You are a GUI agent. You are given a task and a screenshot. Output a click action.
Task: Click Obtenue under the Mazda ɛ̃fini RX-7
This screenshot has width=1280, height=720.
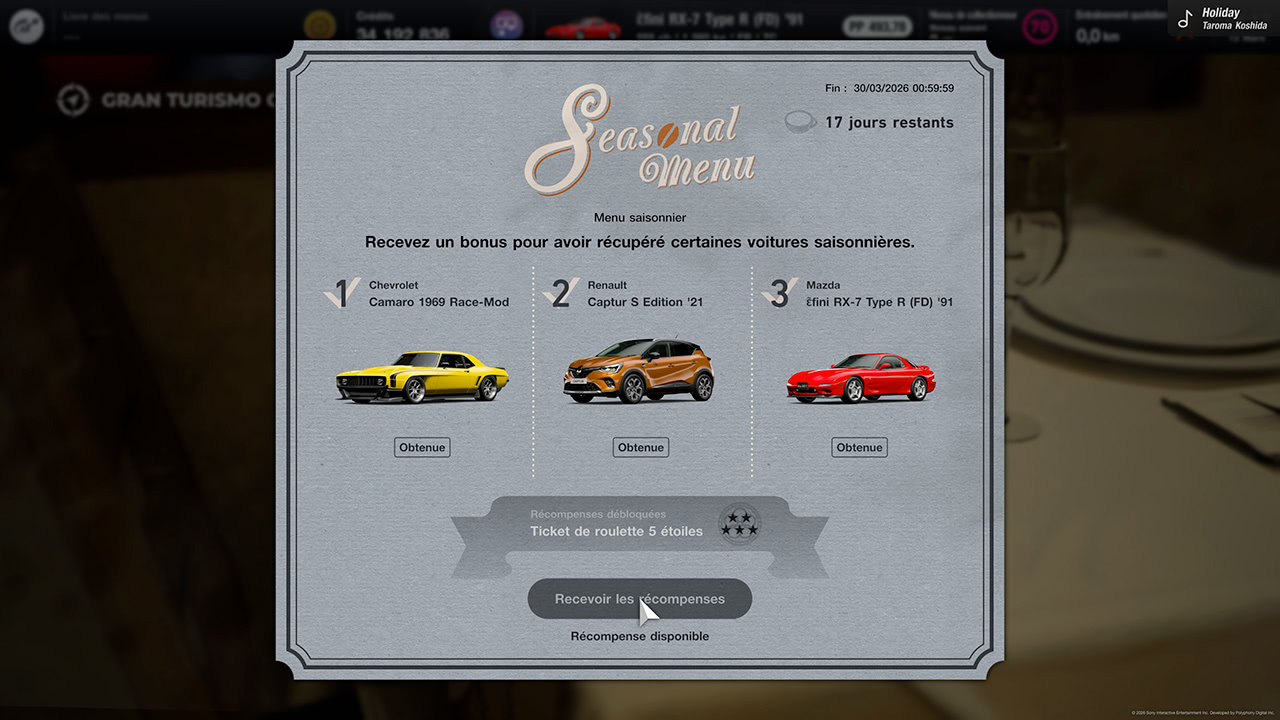click(859, 447)
